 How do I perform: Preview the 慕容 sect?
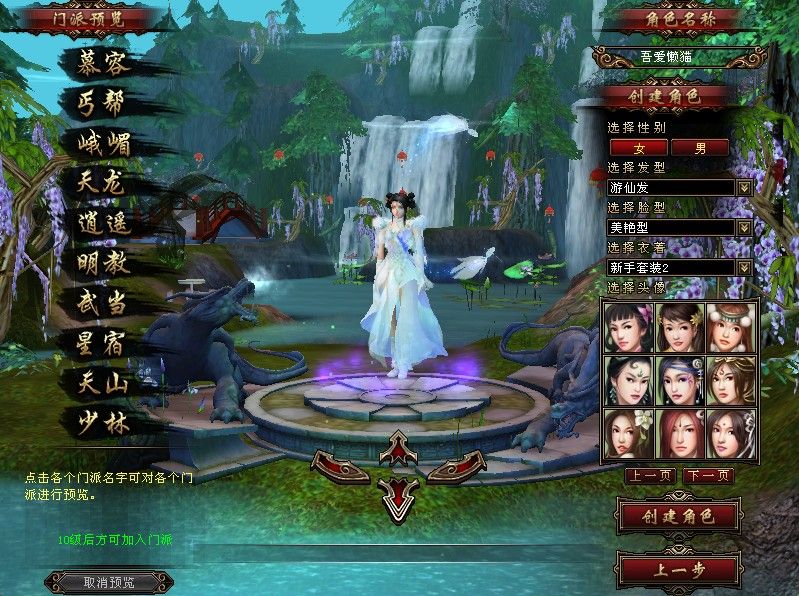[104, 65]
